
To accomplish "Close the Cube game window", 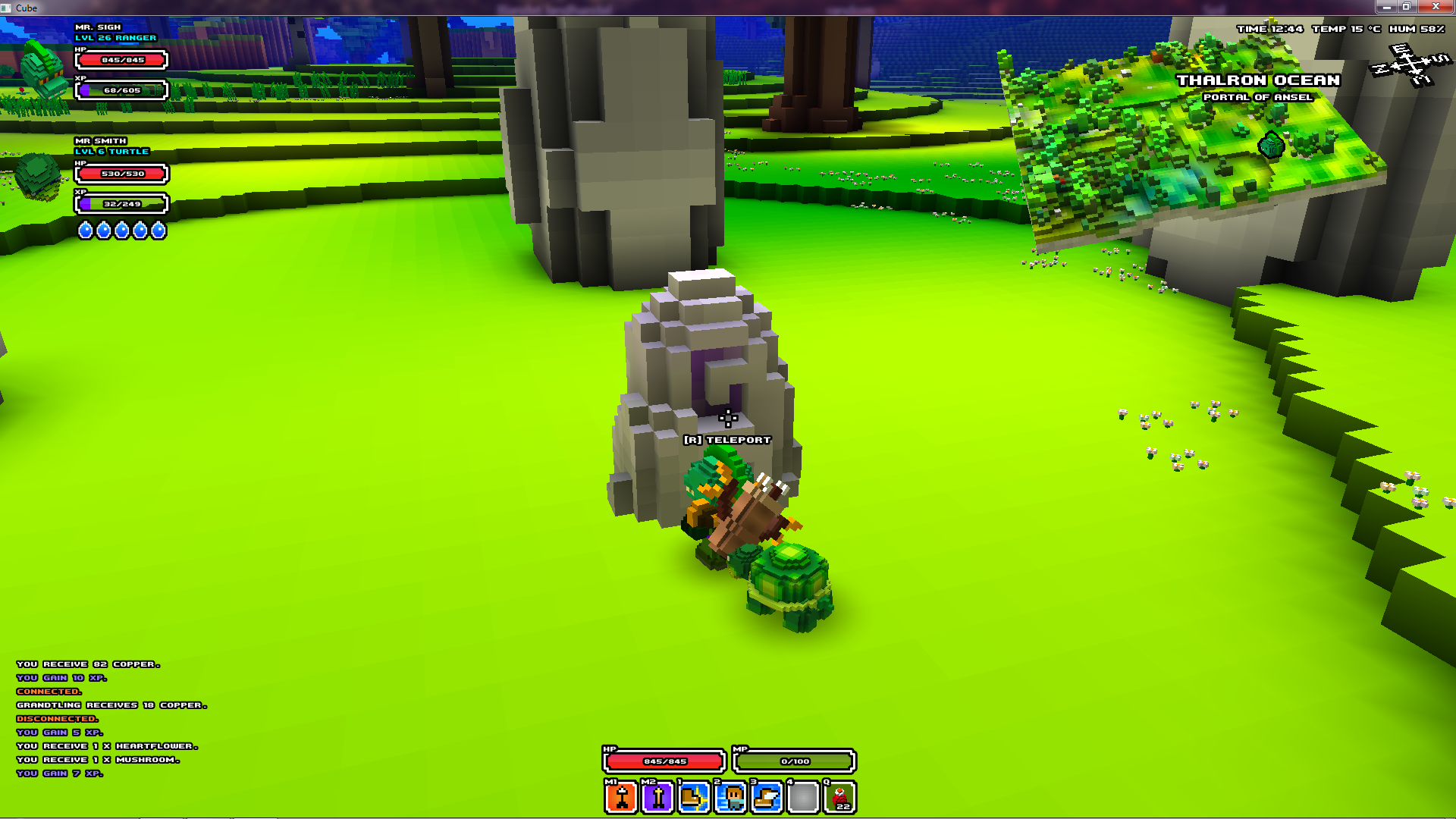I will click(1435, 7).
